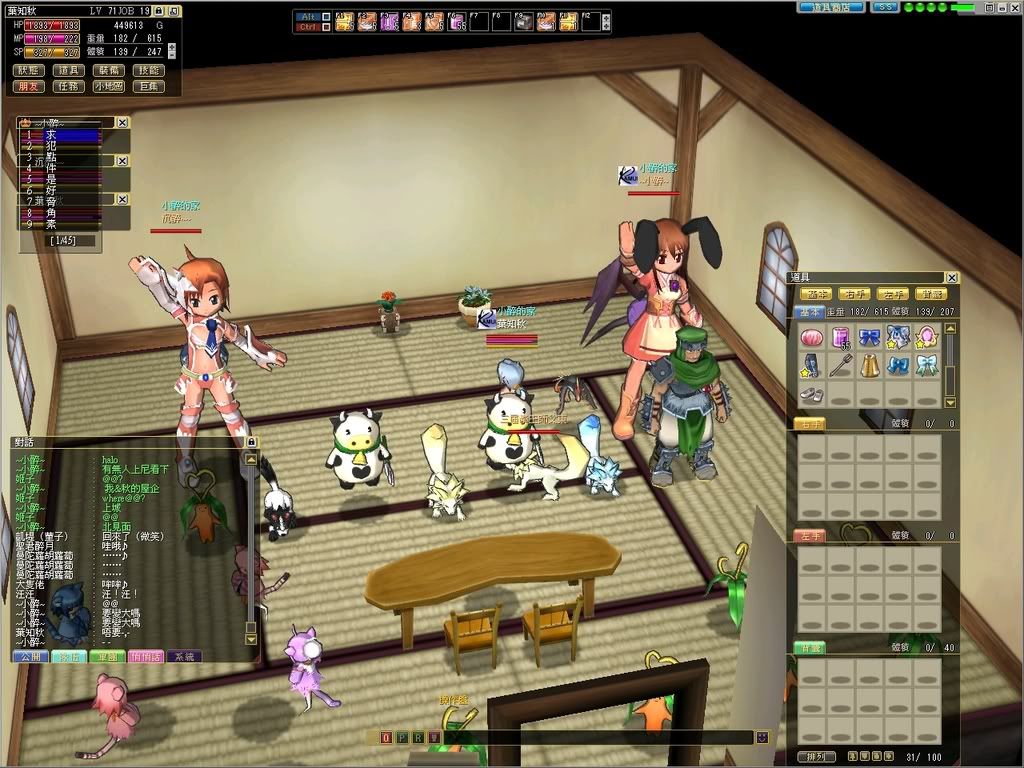Switch chat to the 公開 public channel
Viewport: 1024px width, 768px height.
coord(30,656)
